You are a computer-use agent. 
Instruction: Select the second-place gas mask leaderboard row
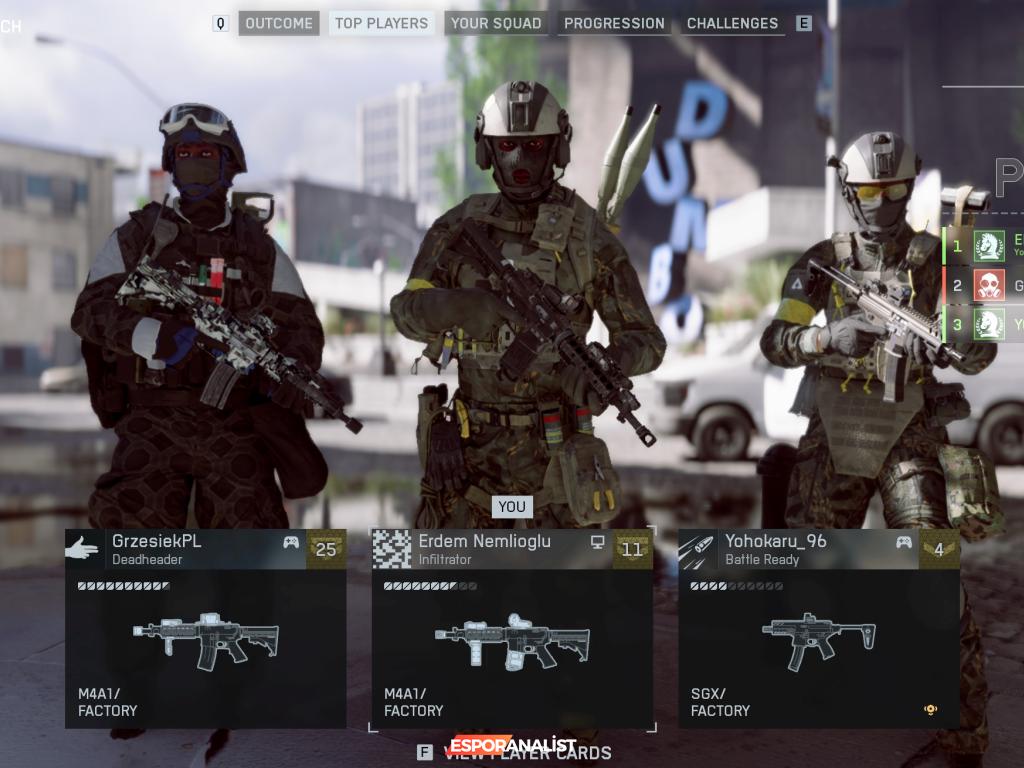coord(985,285)
